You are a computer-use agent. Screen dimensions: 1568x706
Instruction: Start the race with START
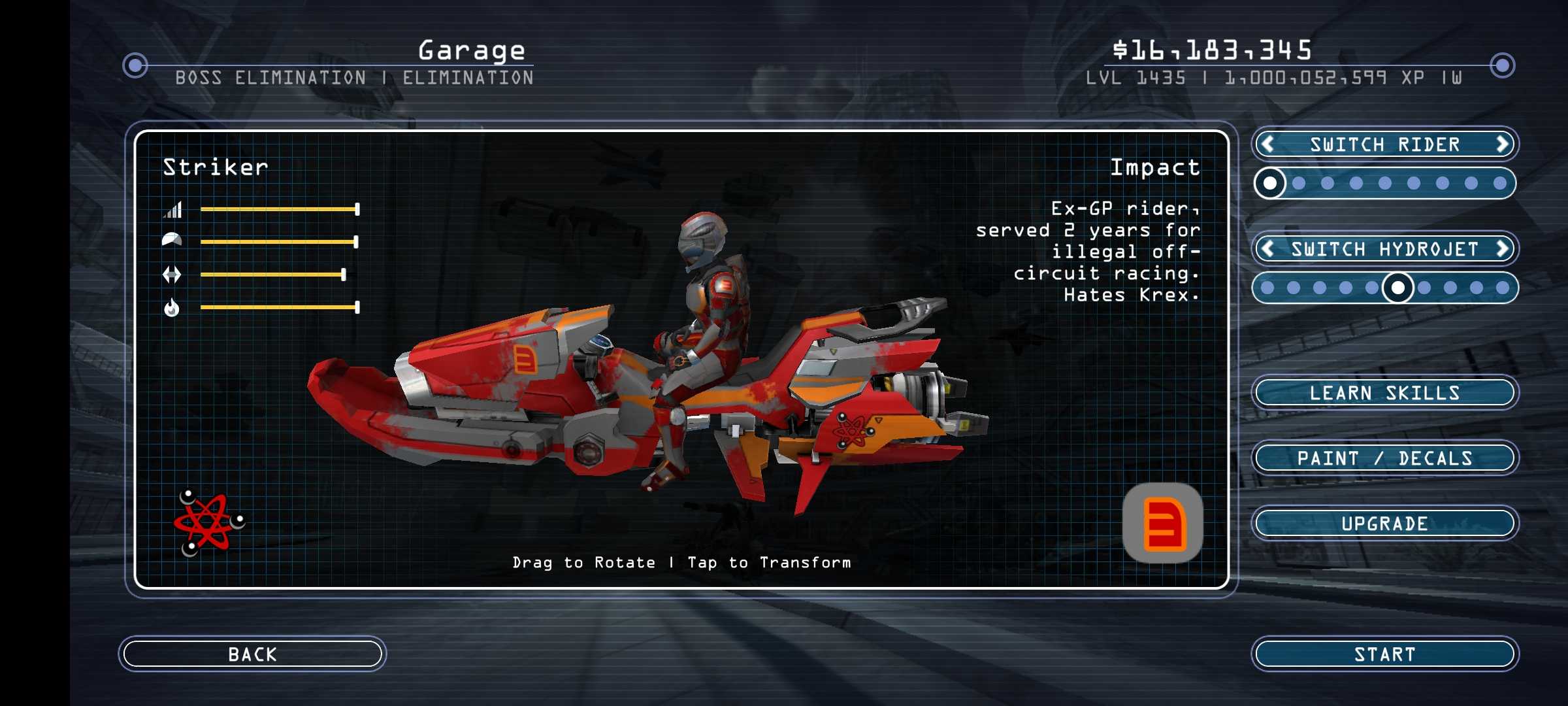point(1384,654)
